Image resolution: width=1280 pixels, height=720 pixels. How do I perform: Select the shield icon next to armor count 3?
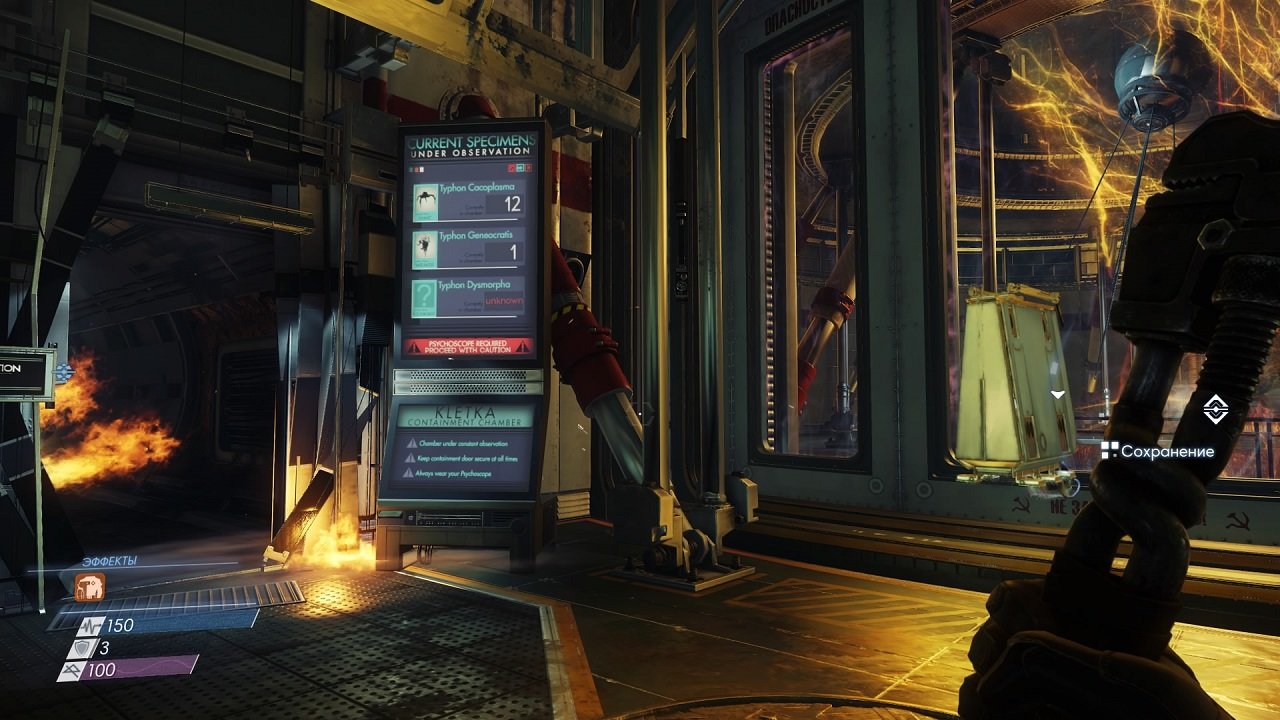point(80,647)
